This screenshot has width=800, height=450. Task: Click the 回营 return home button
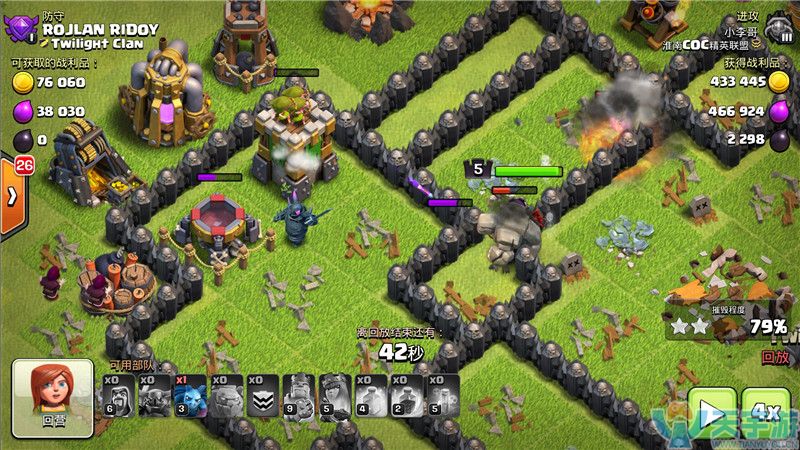pos(52,398)
